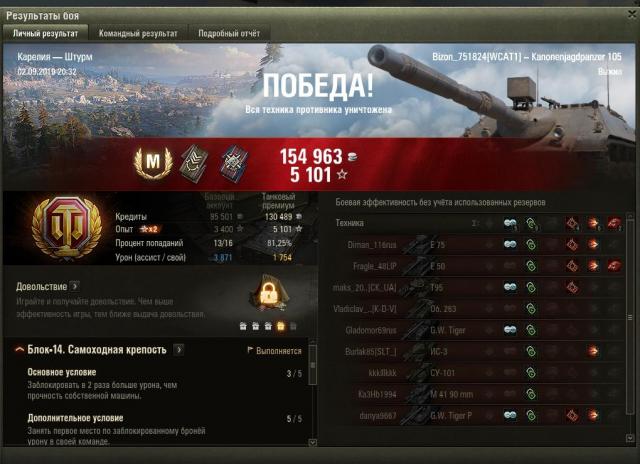Open the Блок-14 mission arrow button
Image resolution: width=640 pixels, height=464 pixels.
pos(178,350)
